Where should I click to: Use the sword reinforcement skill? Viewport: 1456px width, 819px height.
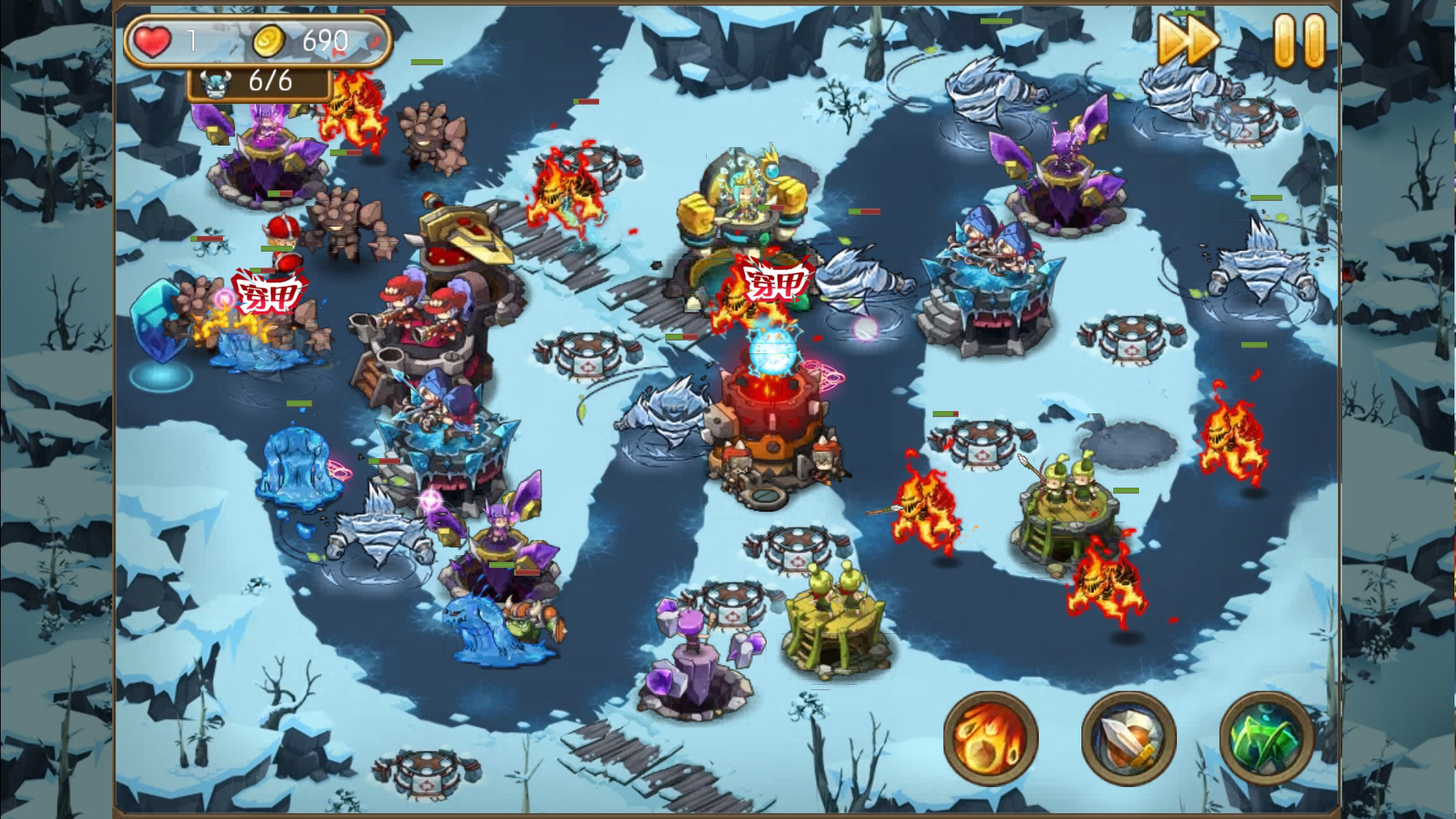coord(1128,737)
